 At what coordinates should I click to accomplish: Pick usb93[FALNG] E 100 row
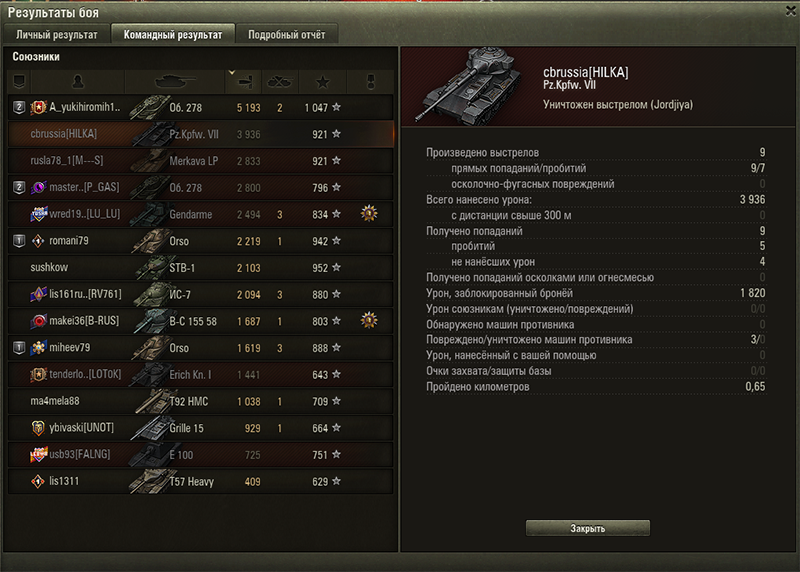pyautogui.click(x=200, y=455)
